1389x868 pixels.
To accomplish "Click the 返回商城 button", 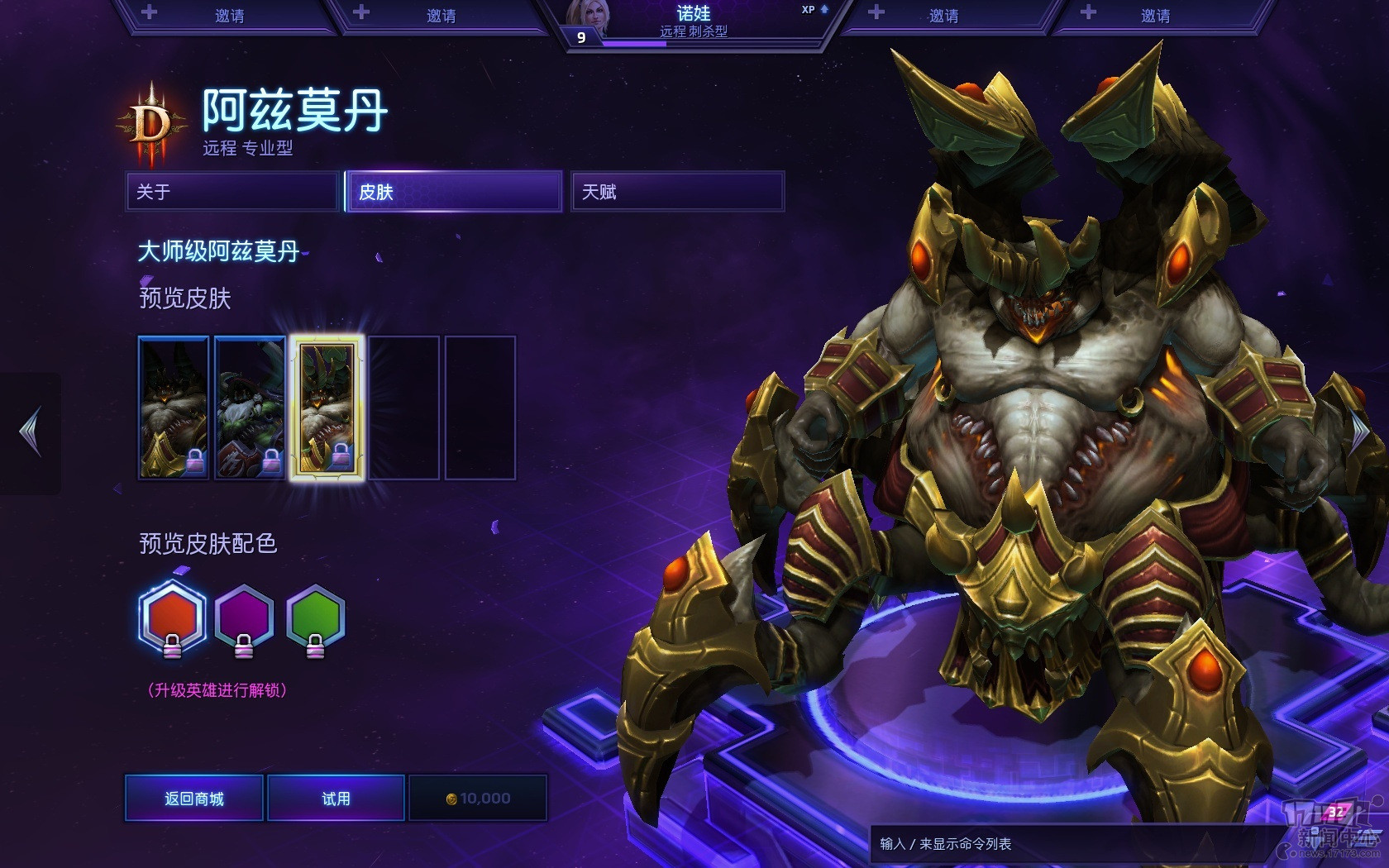I will (194, 798).
